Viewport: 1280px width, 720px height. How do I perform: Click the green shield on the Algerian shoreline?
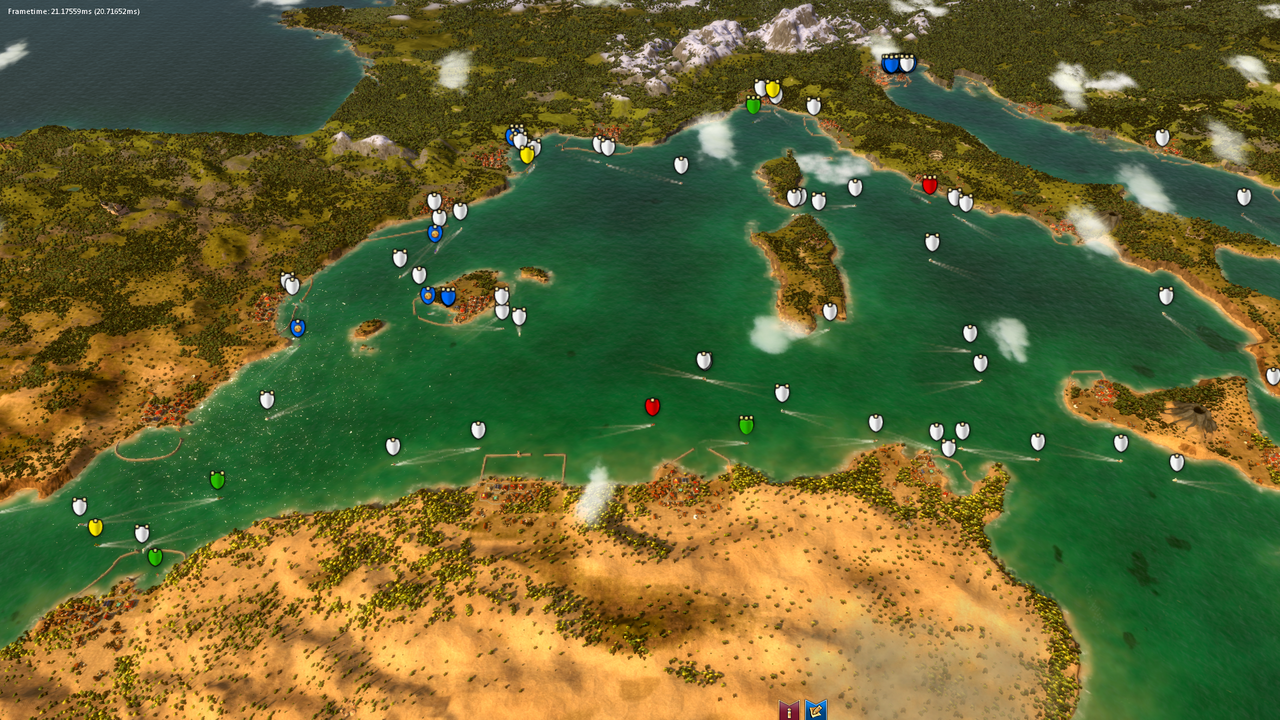pos(153,555)
